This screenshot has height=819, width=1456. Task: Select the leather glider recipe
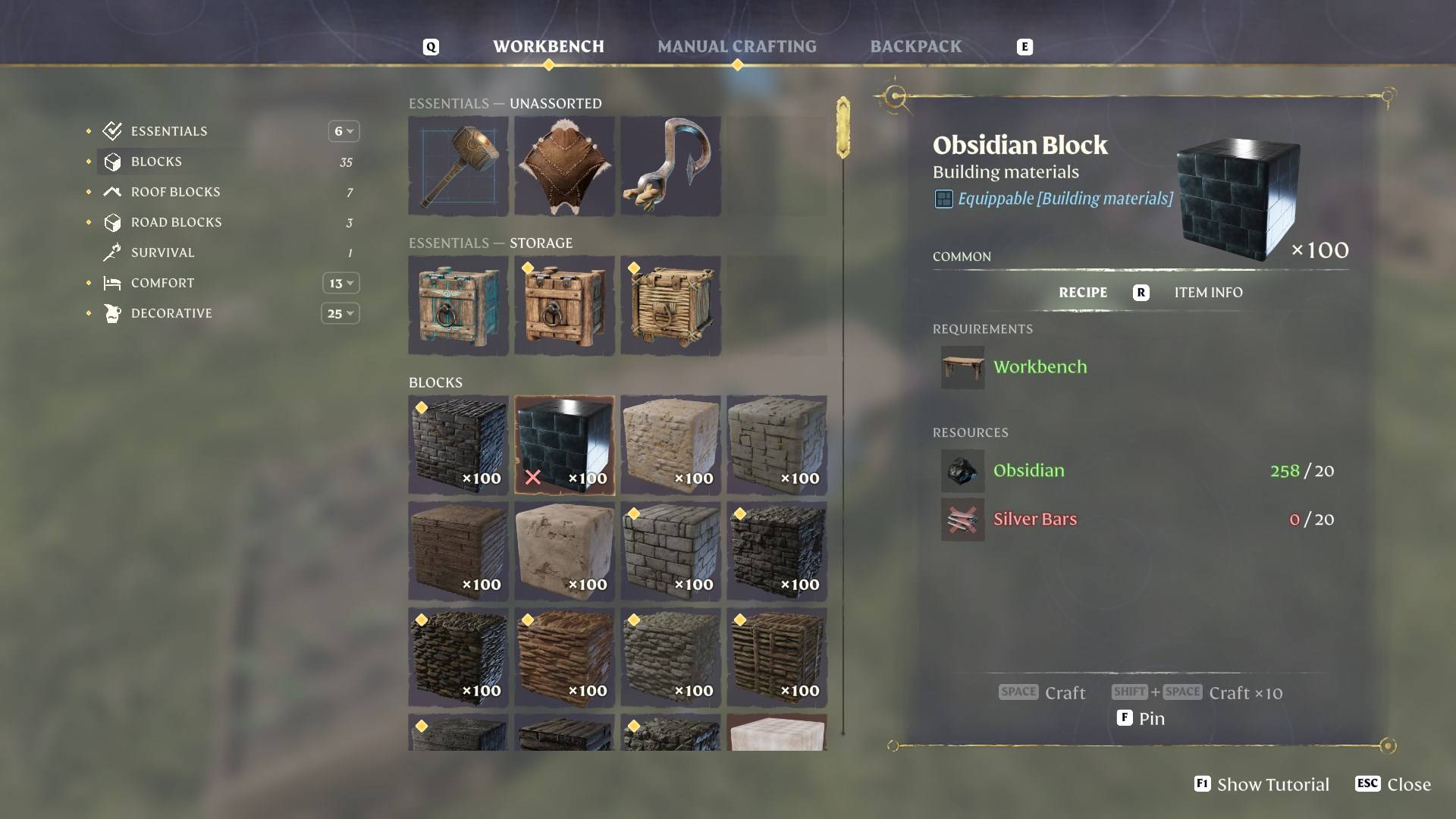pyautogui.click(x=564, y=166)
